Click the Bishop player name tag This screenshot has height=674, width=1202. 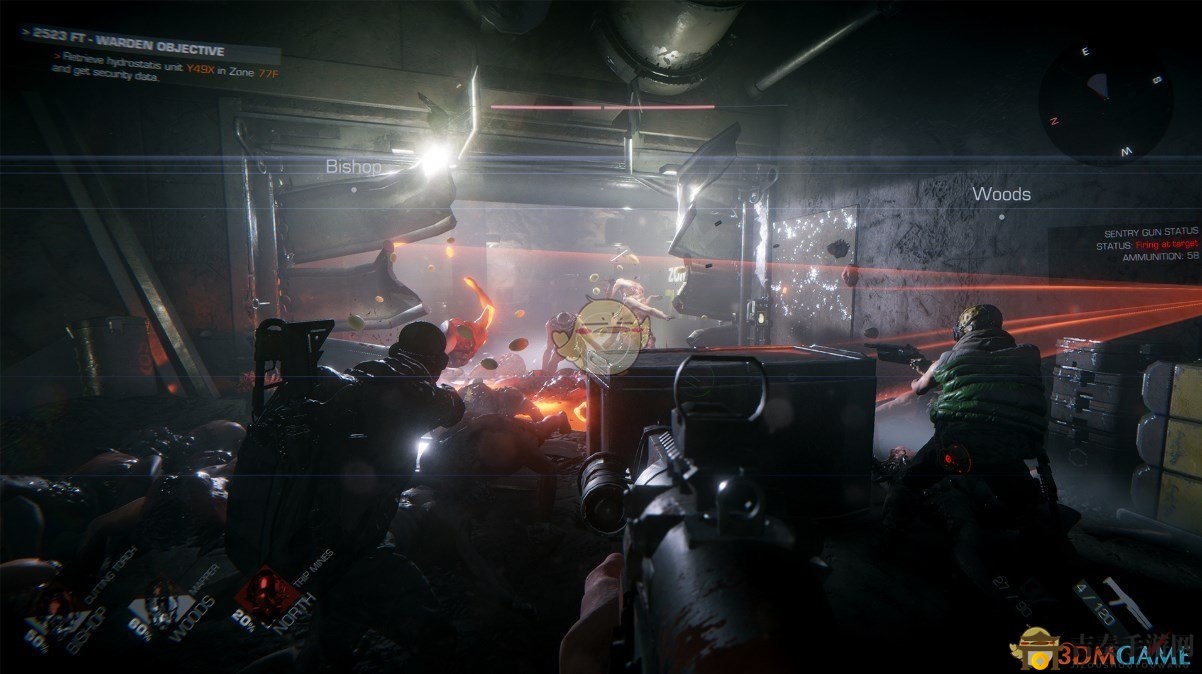[353, 167]
